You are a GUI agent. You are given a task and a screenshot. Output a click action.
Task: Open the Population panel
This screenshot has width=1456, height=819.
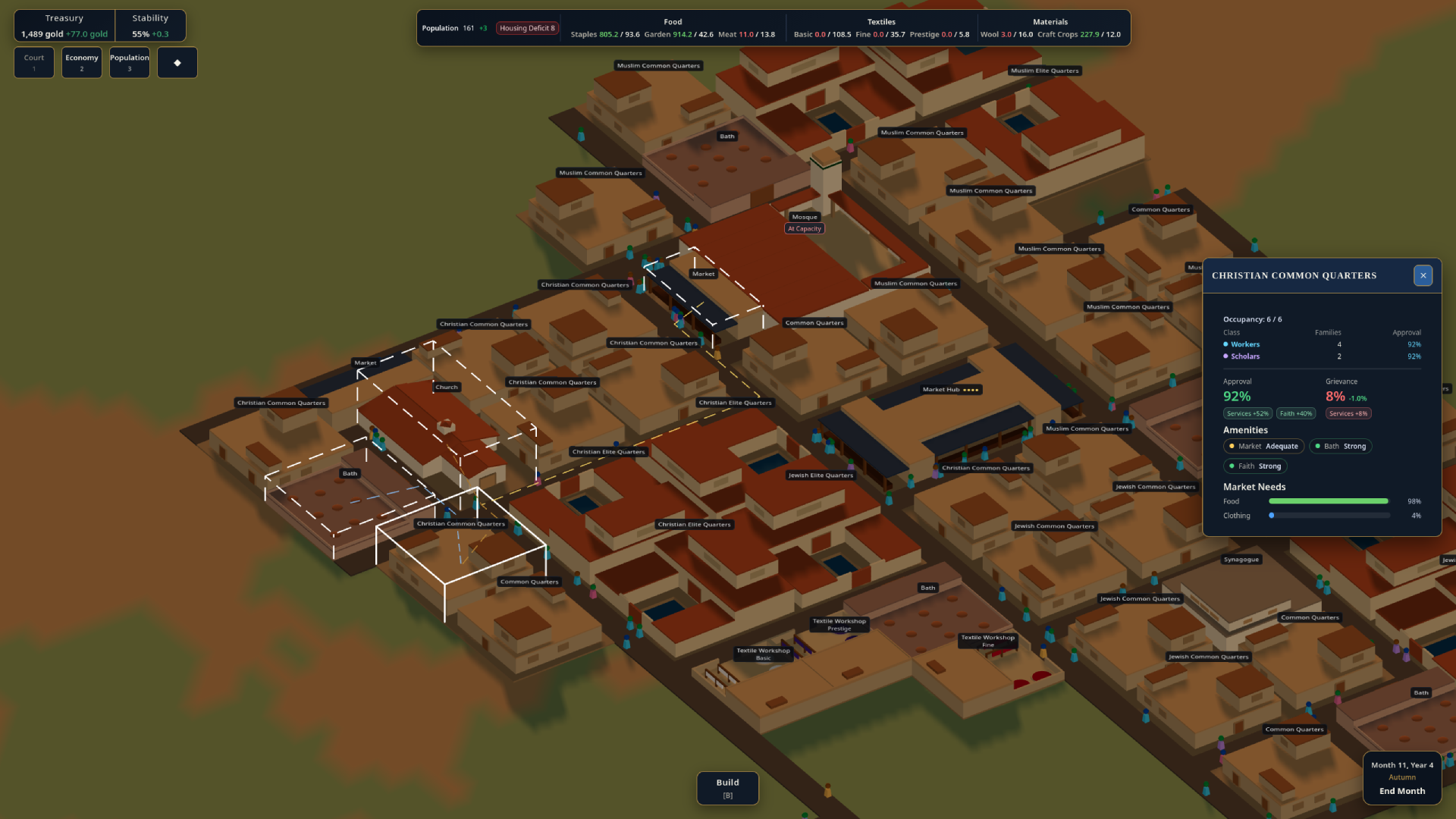(130, 62)
